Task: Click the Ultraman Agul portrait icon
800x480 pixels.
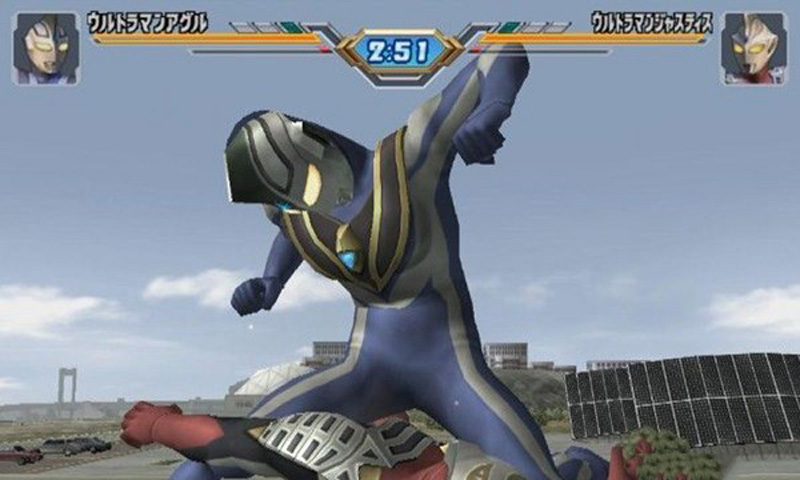Action: (x=46, y=47)
